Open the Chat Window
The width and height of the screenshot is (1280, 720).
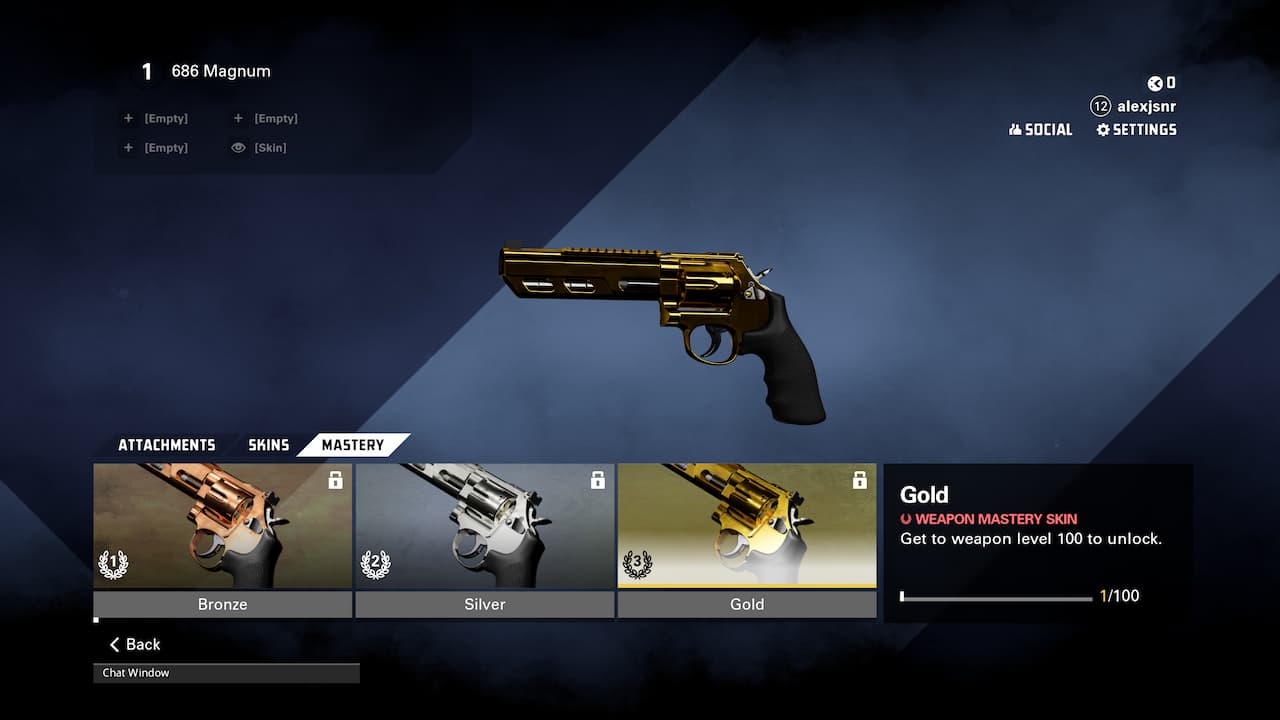[x=225, y=673]
